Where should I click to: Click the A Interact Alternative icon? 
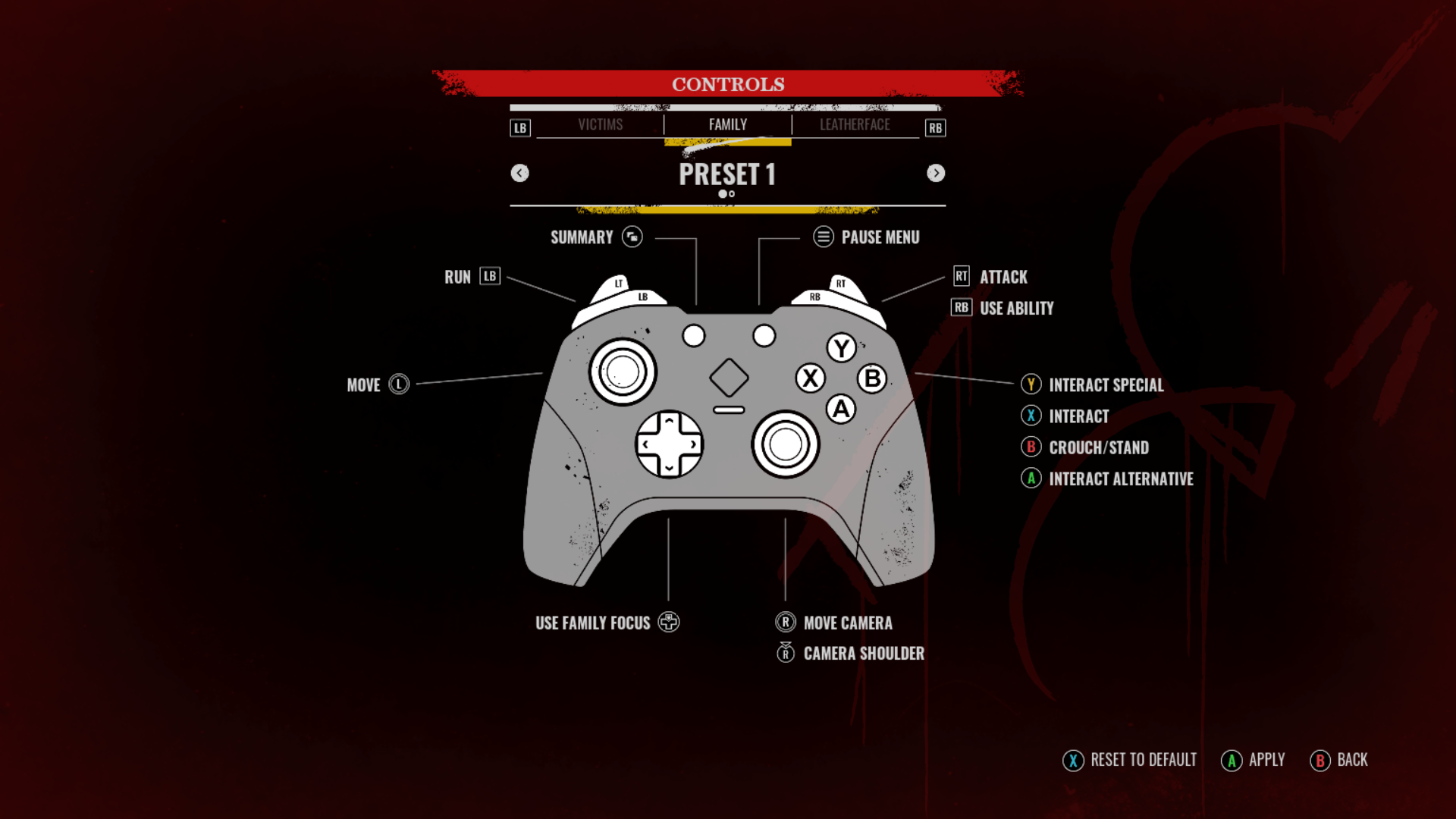(1031, 479)
